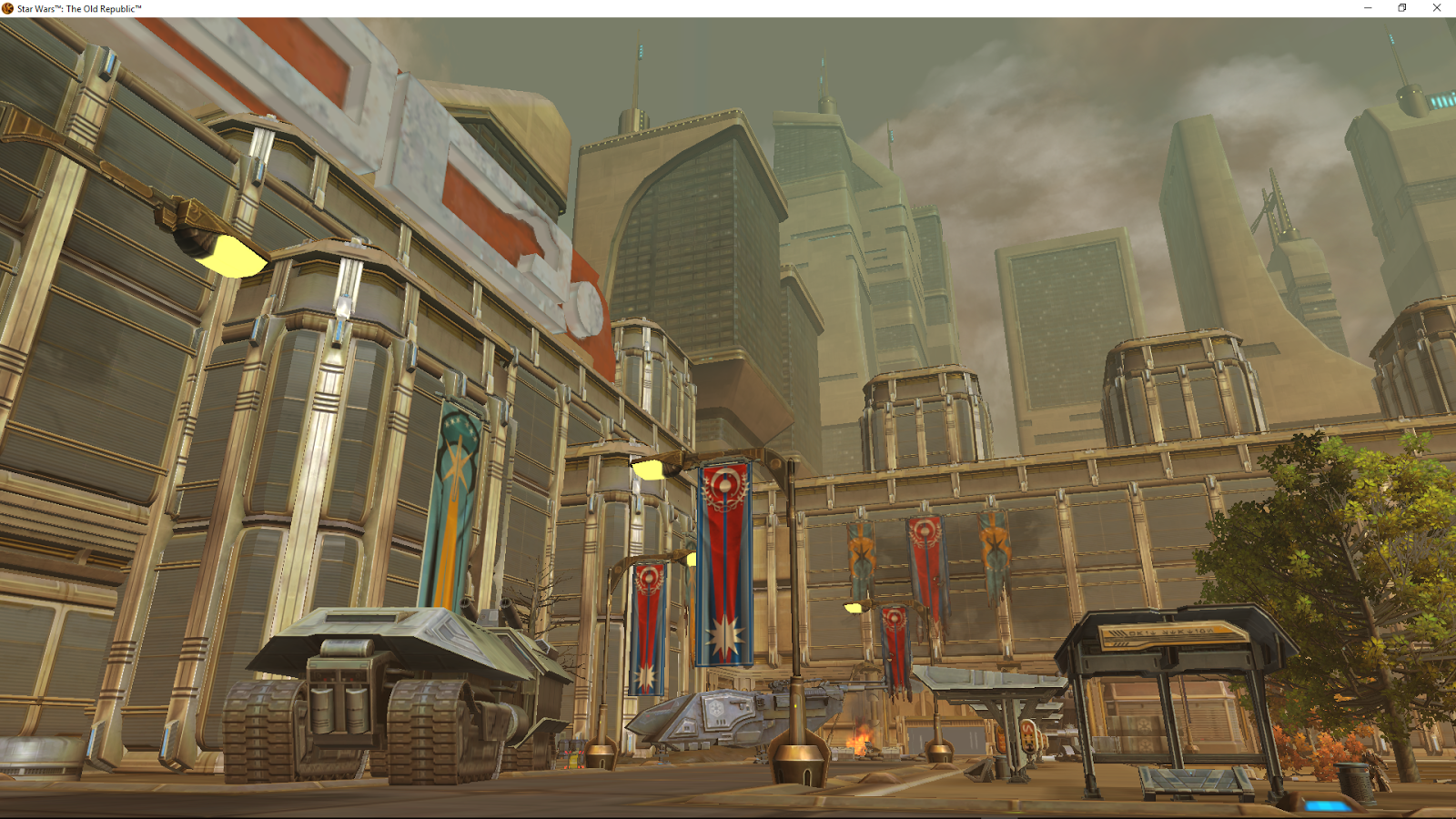The image size is (1456, 819).
Task: Click the yellow streetlight lamp
Action: [230, 254]
